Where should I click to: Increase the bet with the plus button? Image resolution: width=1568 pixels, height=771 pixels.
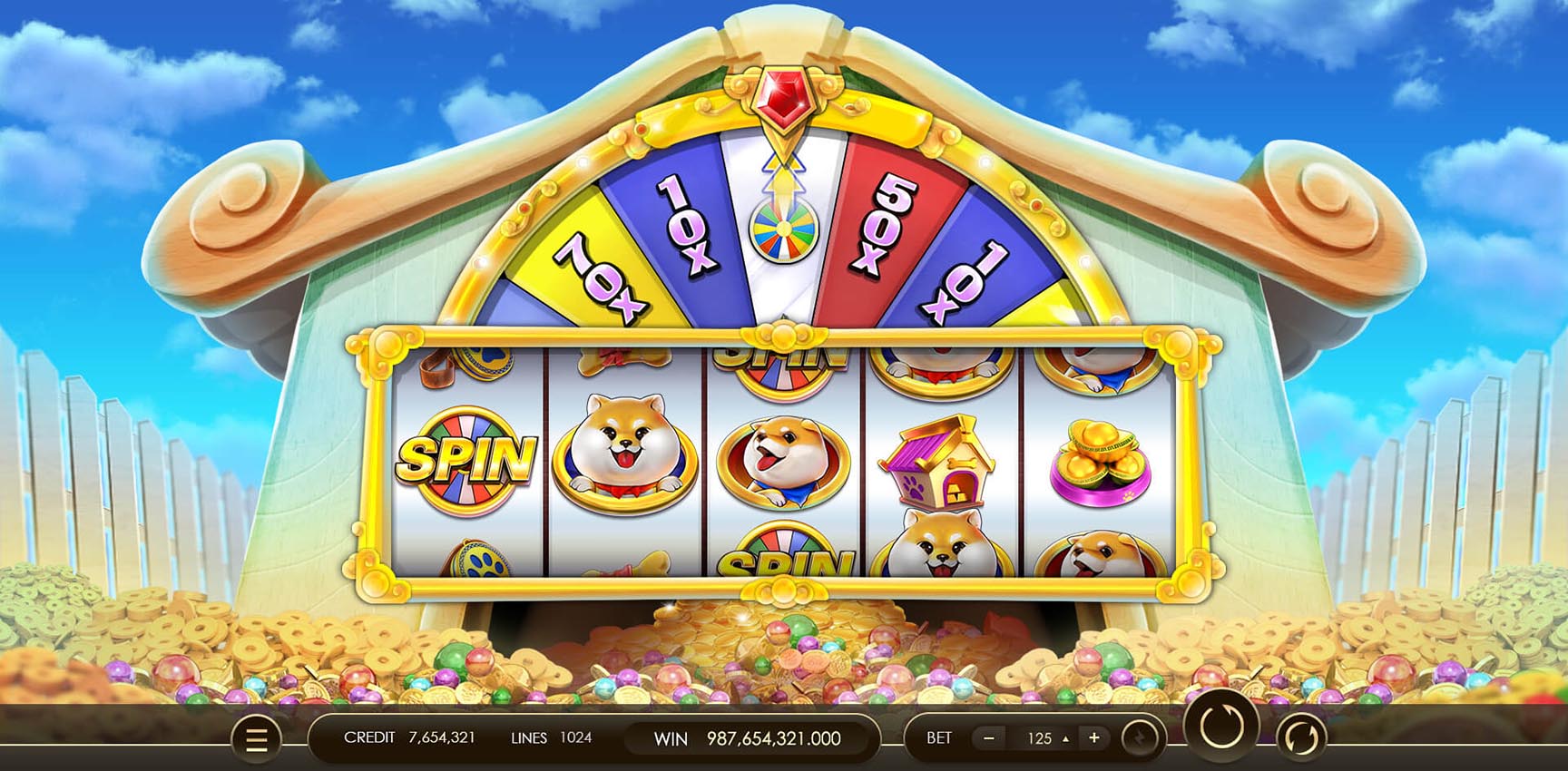(x=1094, y=738)
